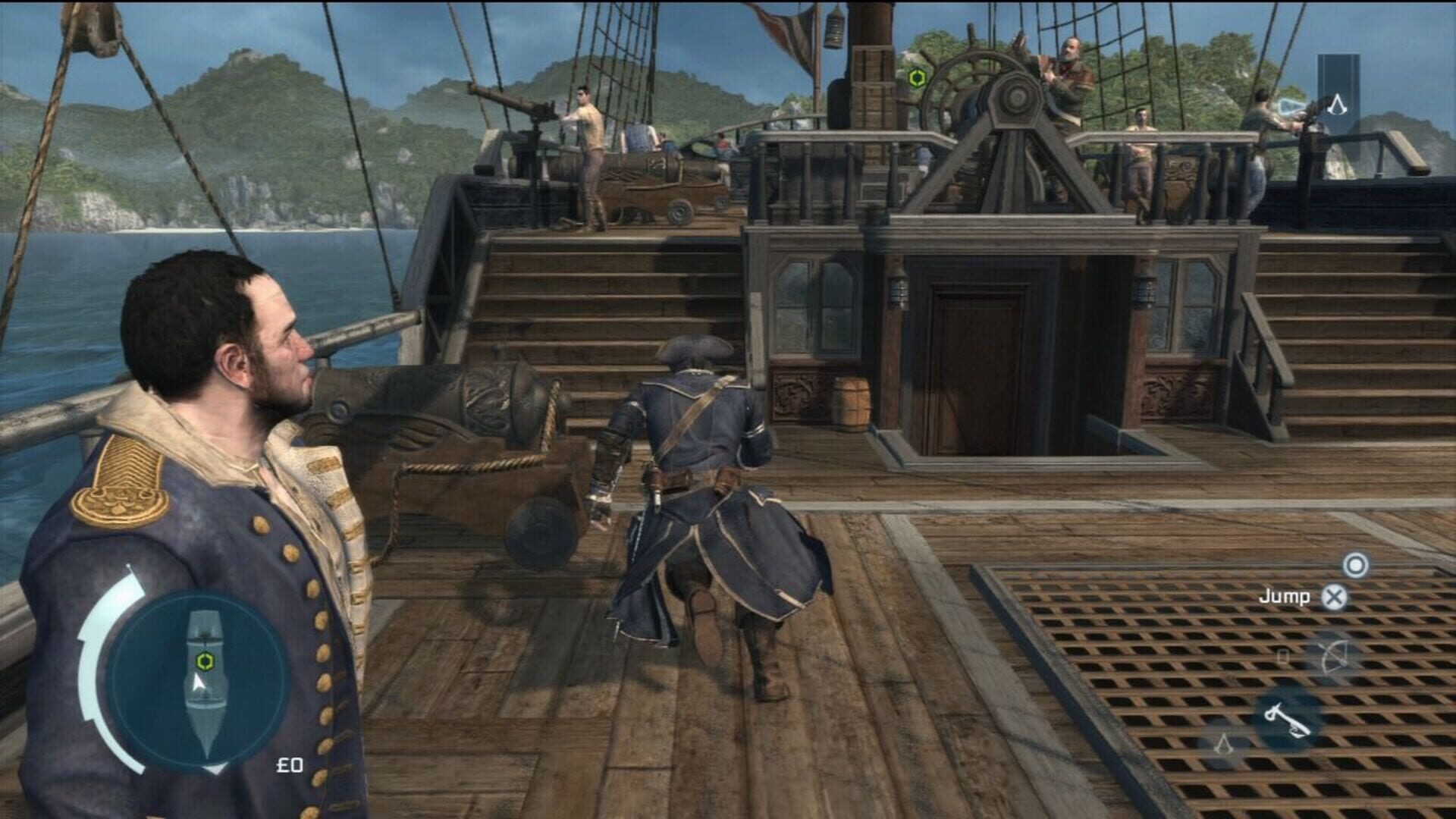Click the highlighted weapon-wheel segment
1456x819 pixels.
pyautogui.click(x=1287, y=720)
